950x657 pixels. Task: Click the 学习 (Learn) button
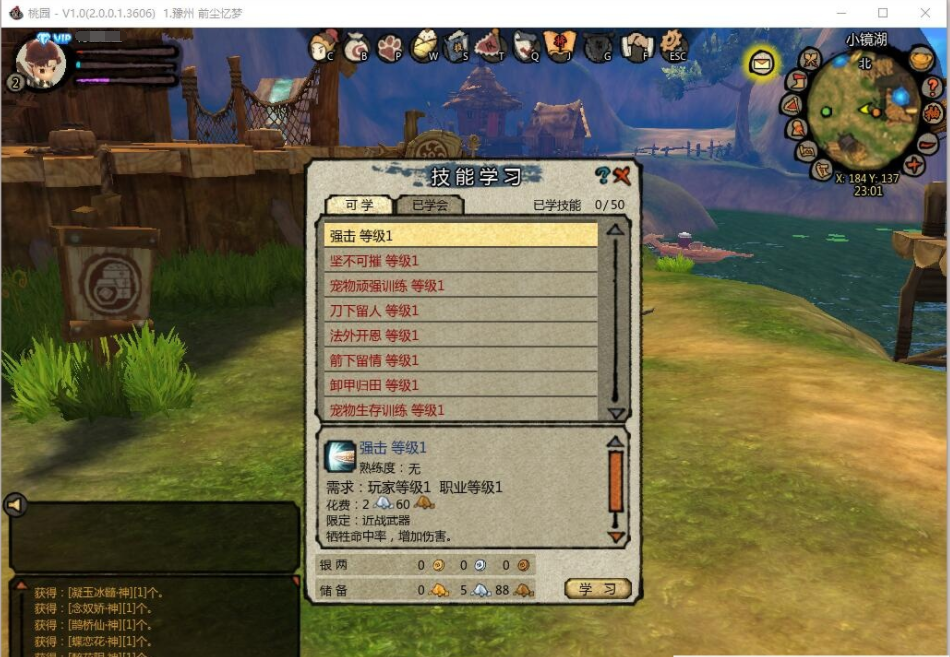(597, 589)
